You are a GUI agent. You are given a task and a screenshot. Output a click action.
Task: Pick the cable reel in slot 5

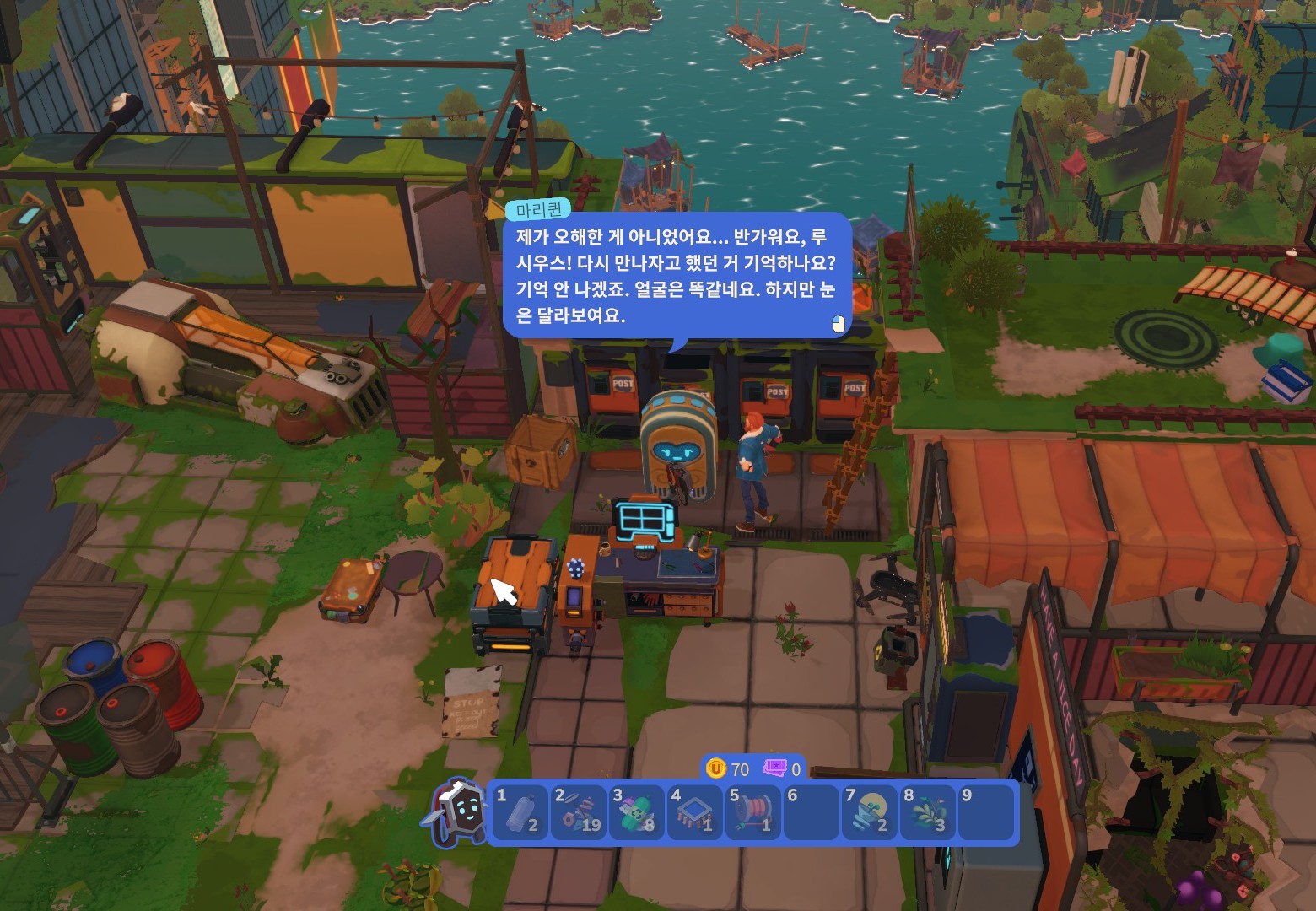click(752, 812)
